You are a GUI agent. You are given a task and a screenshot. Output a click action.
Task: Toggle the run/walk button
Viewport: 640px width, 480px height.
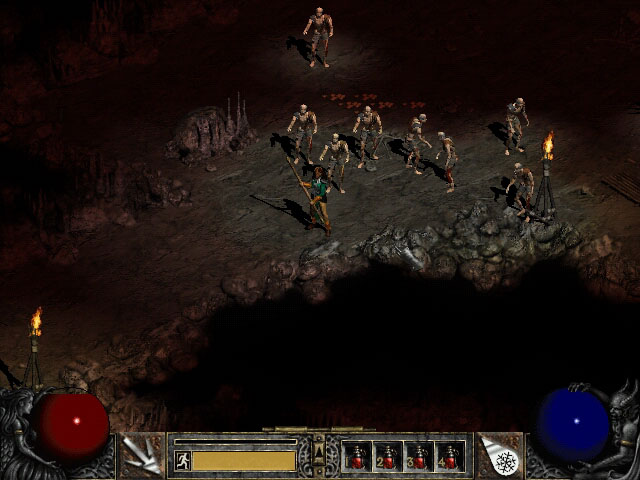183,460
